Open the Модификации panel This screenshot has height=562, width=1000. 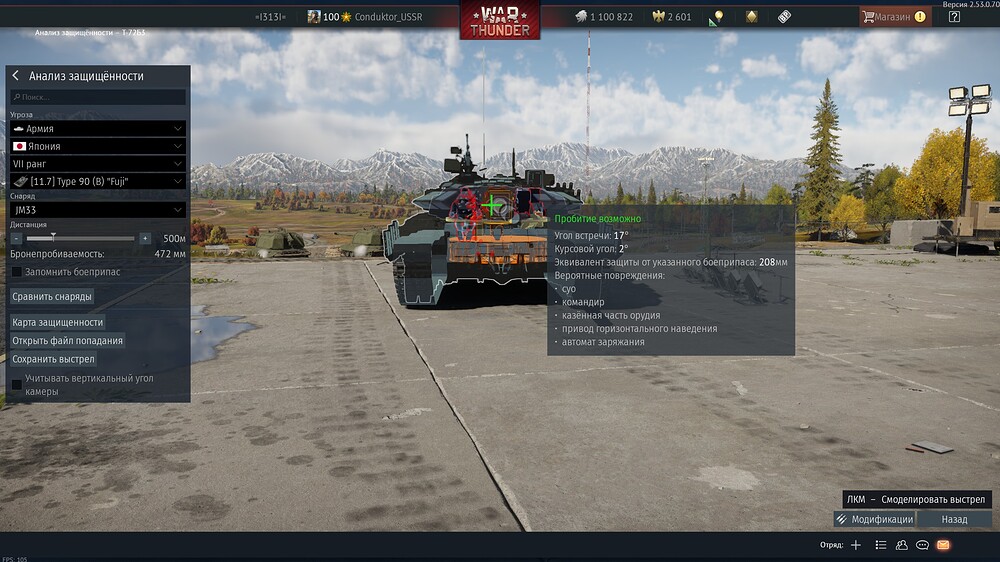pyautogui.click(x=874, y=520)
